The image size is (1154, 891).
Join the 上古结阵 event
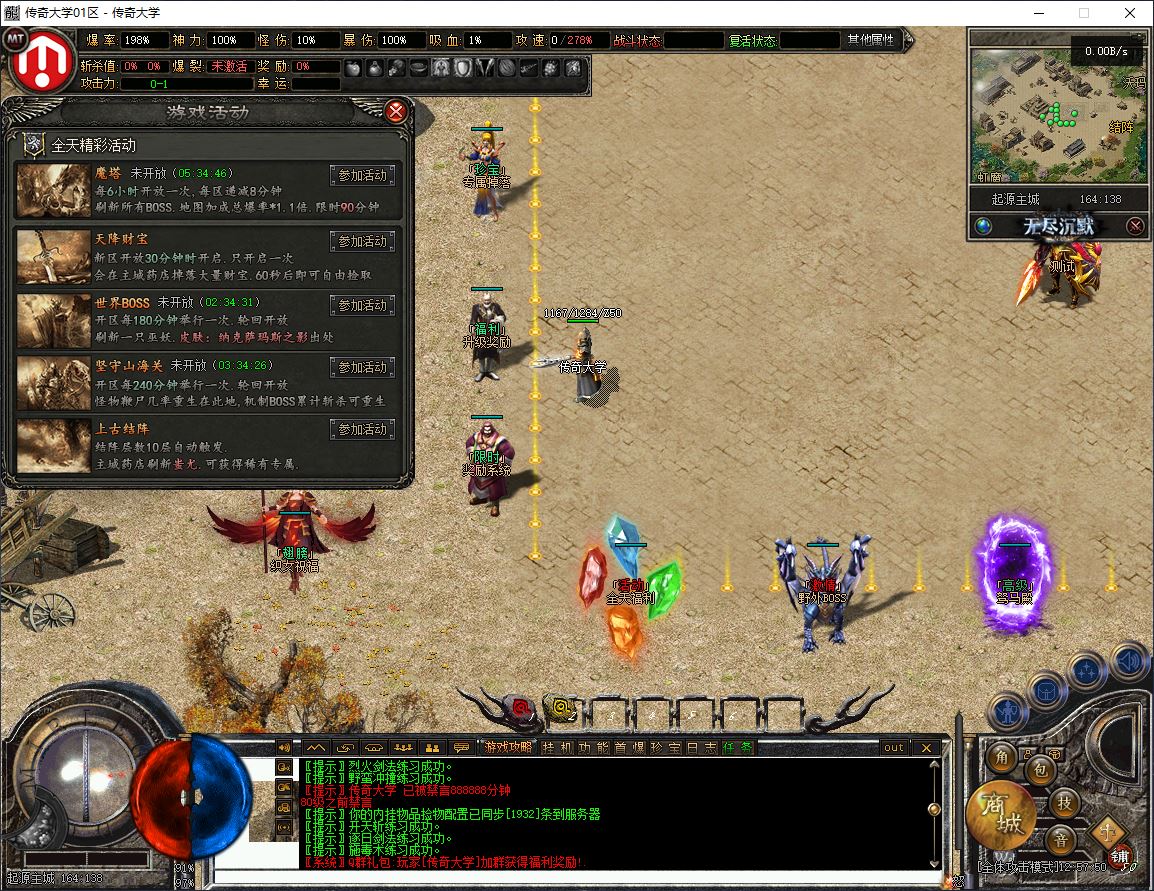361,430
